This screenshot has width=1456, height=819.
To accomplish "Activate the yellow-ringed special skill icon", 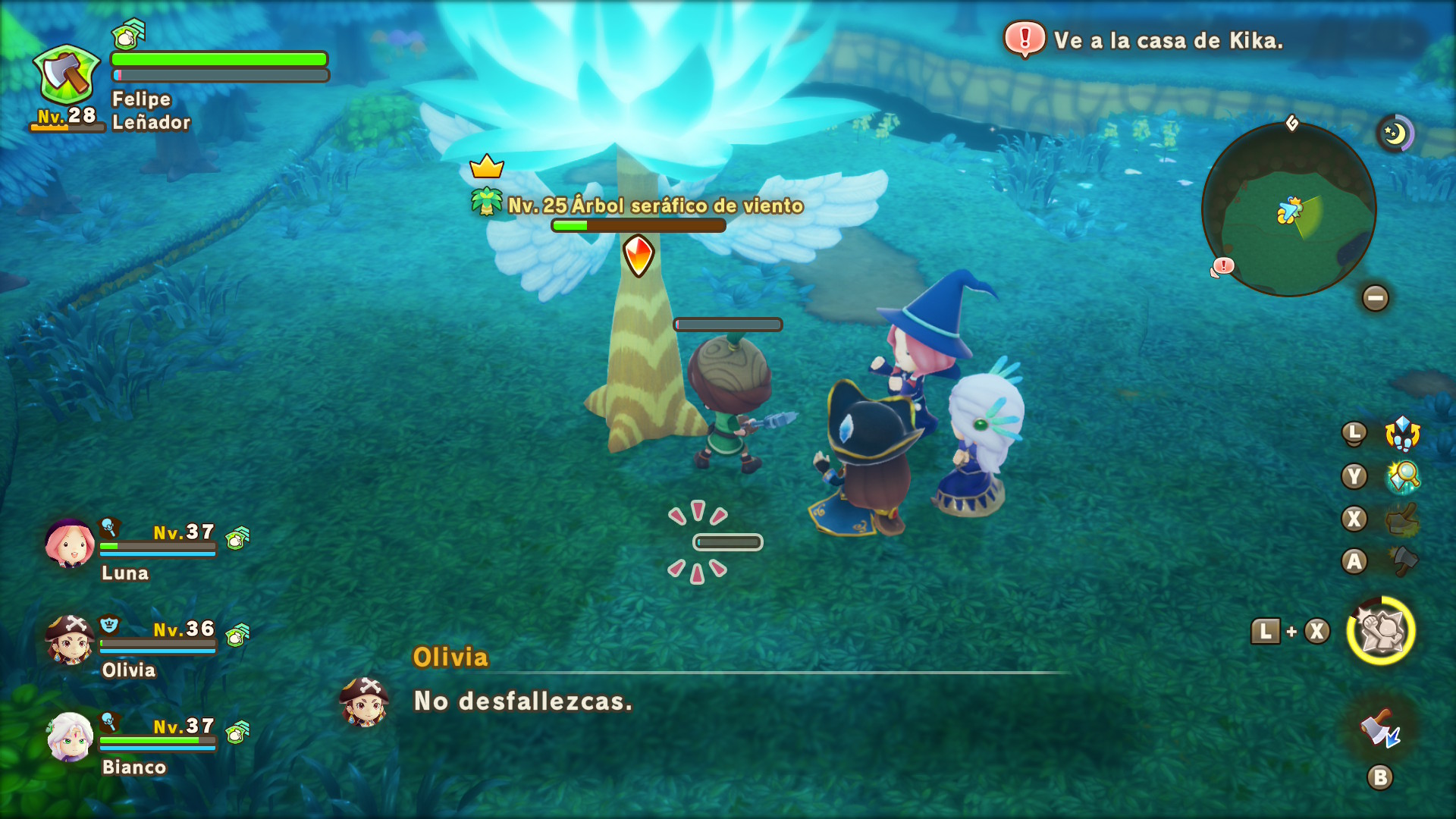I will (1381, 631).
